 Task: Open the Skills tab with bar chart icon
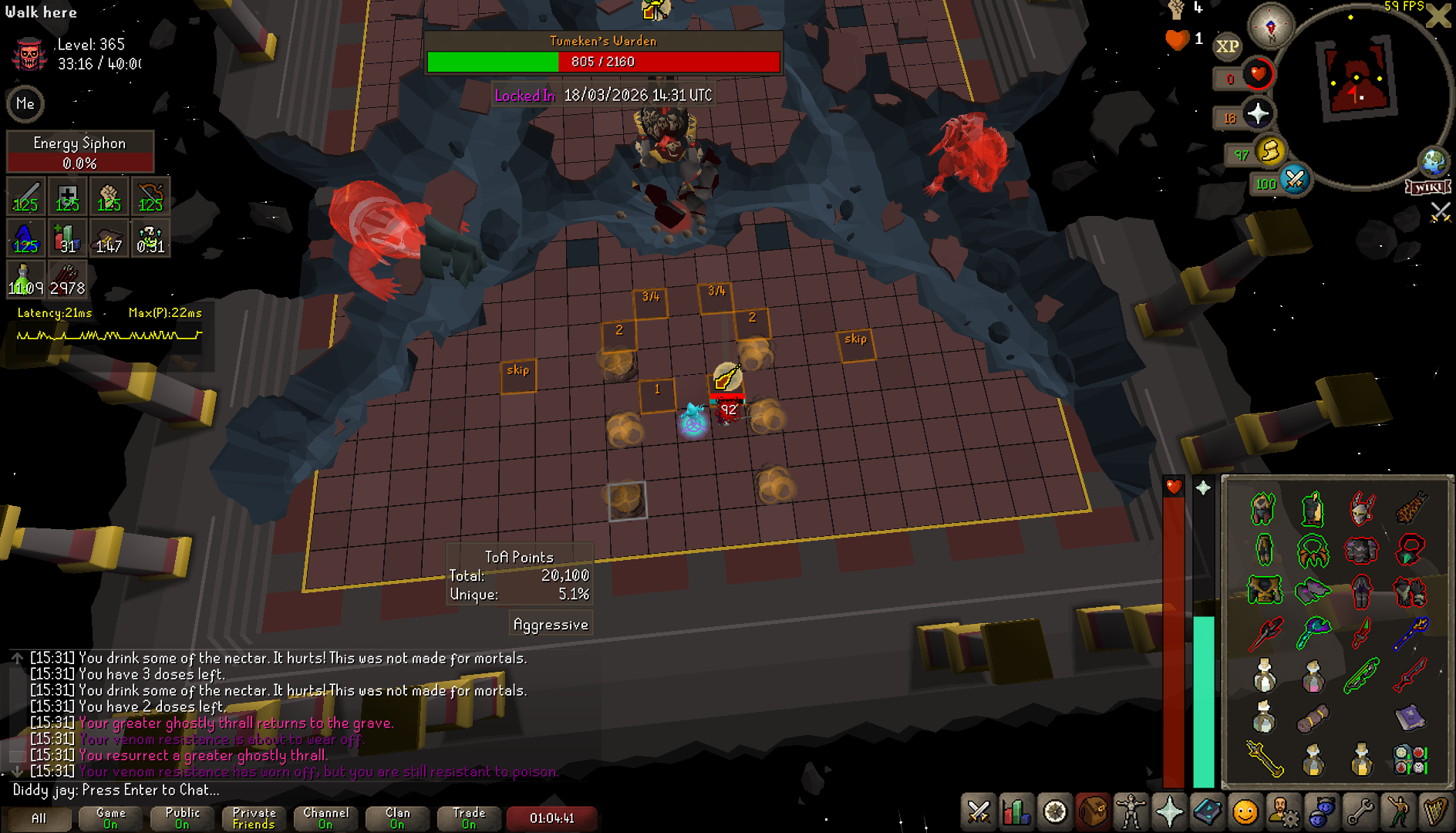coord(1016,812)
